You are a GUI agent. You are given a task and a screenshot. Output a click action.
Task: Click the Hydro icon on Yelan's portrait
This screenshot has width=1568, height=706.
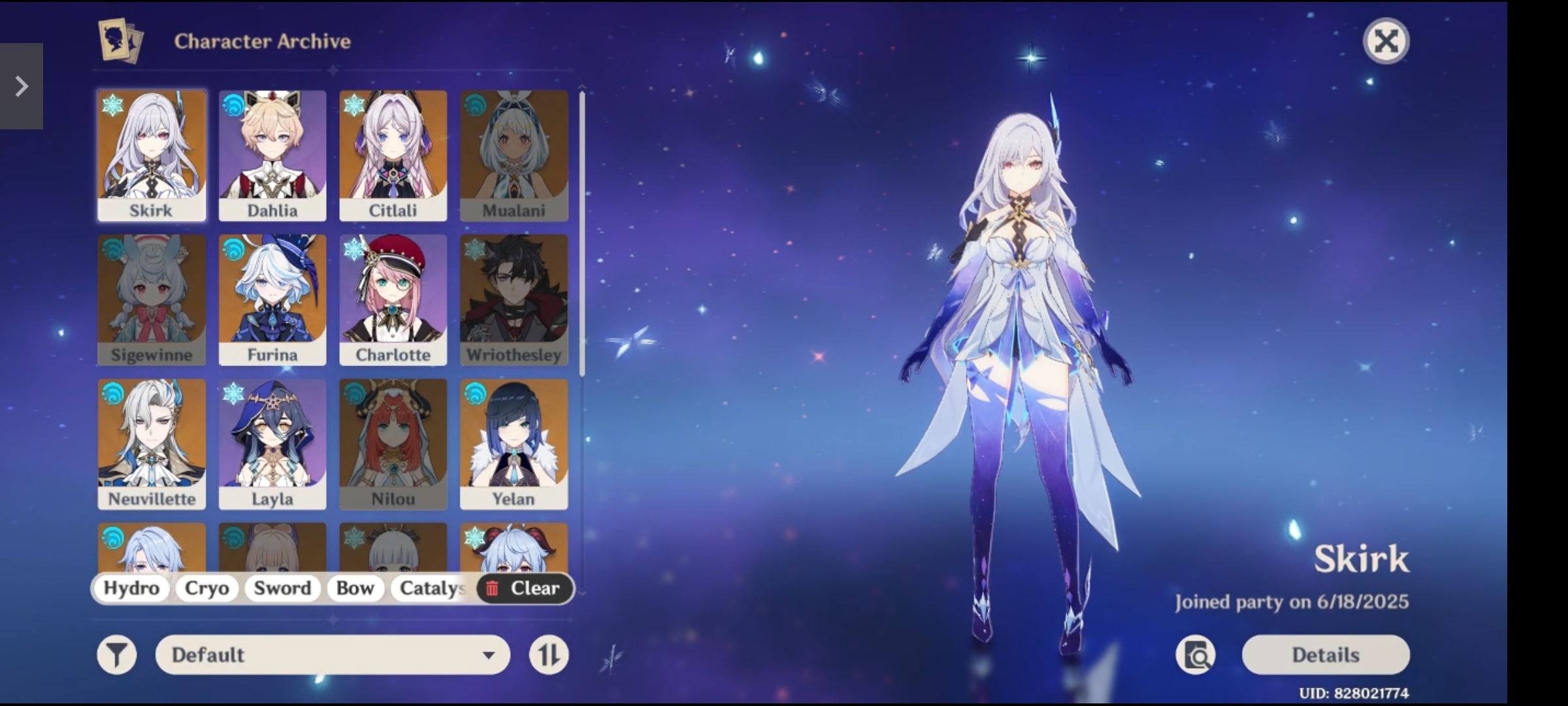click(x=474, y=392)
